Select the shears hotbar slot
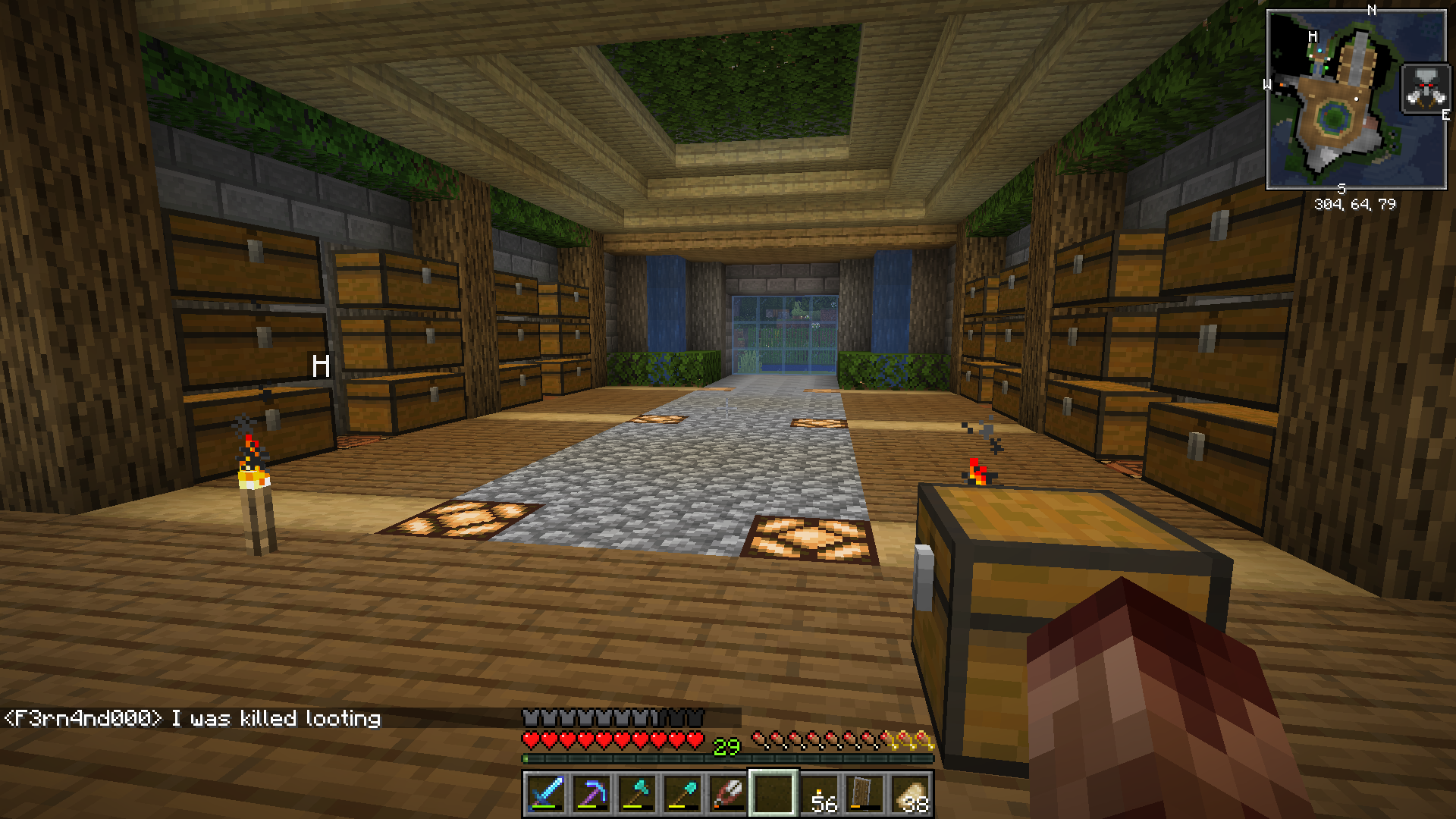The height and width of the screenshot is (819, 1456). click(x=728, y=793)
